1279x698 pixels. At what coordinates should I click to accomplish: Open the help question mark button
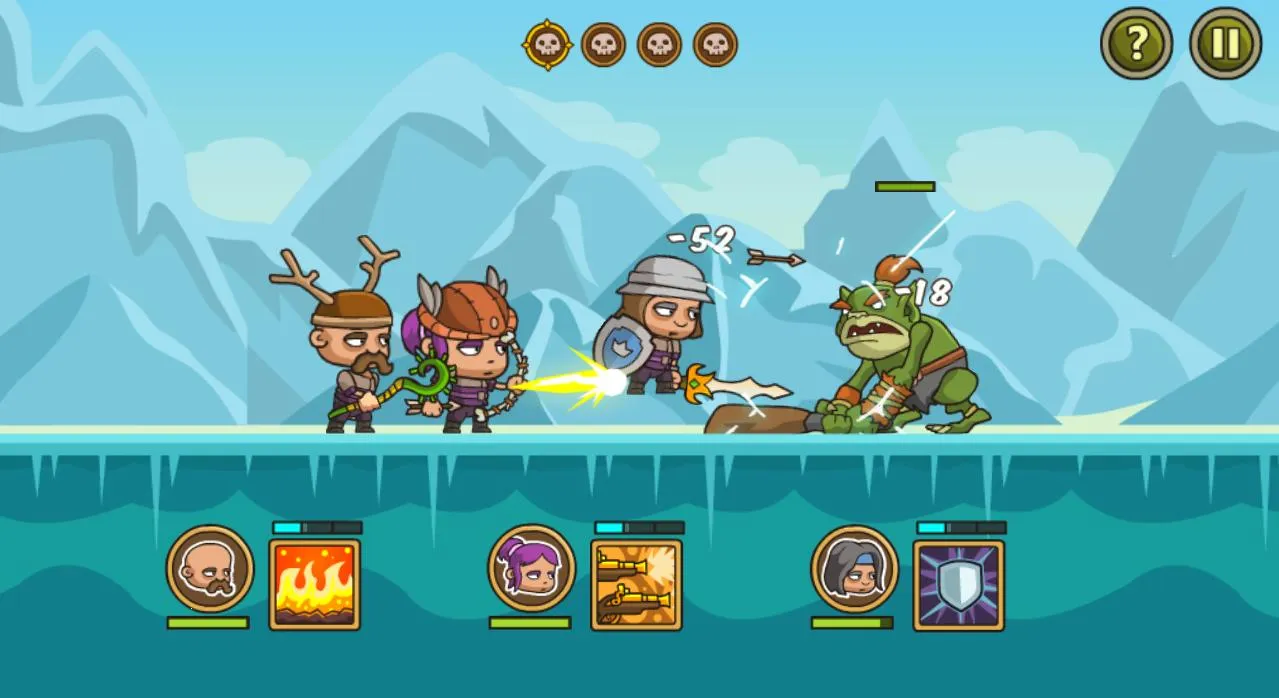click(x=1136, y=44)
